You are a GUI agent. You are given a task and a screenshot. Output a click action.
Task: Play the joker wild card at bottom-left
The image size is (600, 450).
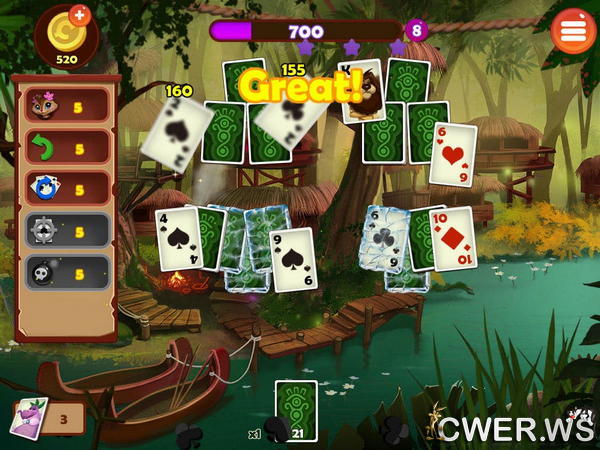click(x=29, y=416)
